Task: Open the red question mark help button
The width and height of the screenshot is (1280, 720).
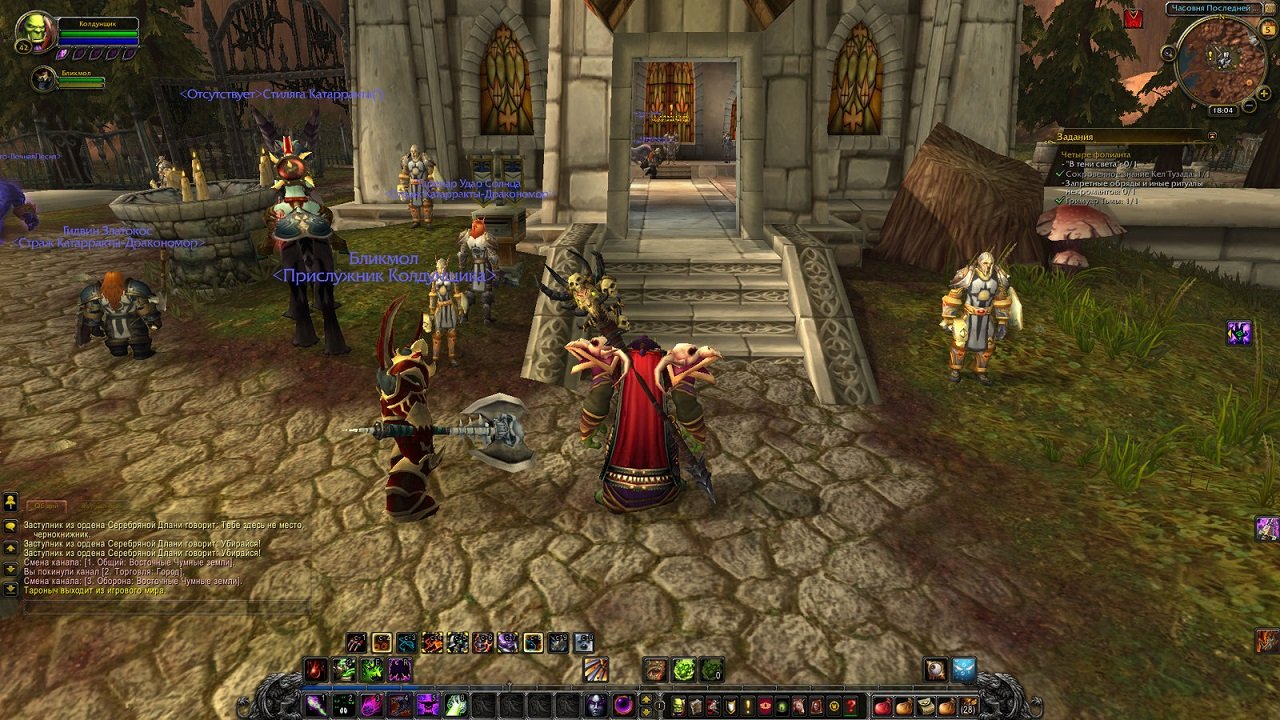Action: pyautogui.click(x=850, y=707)
